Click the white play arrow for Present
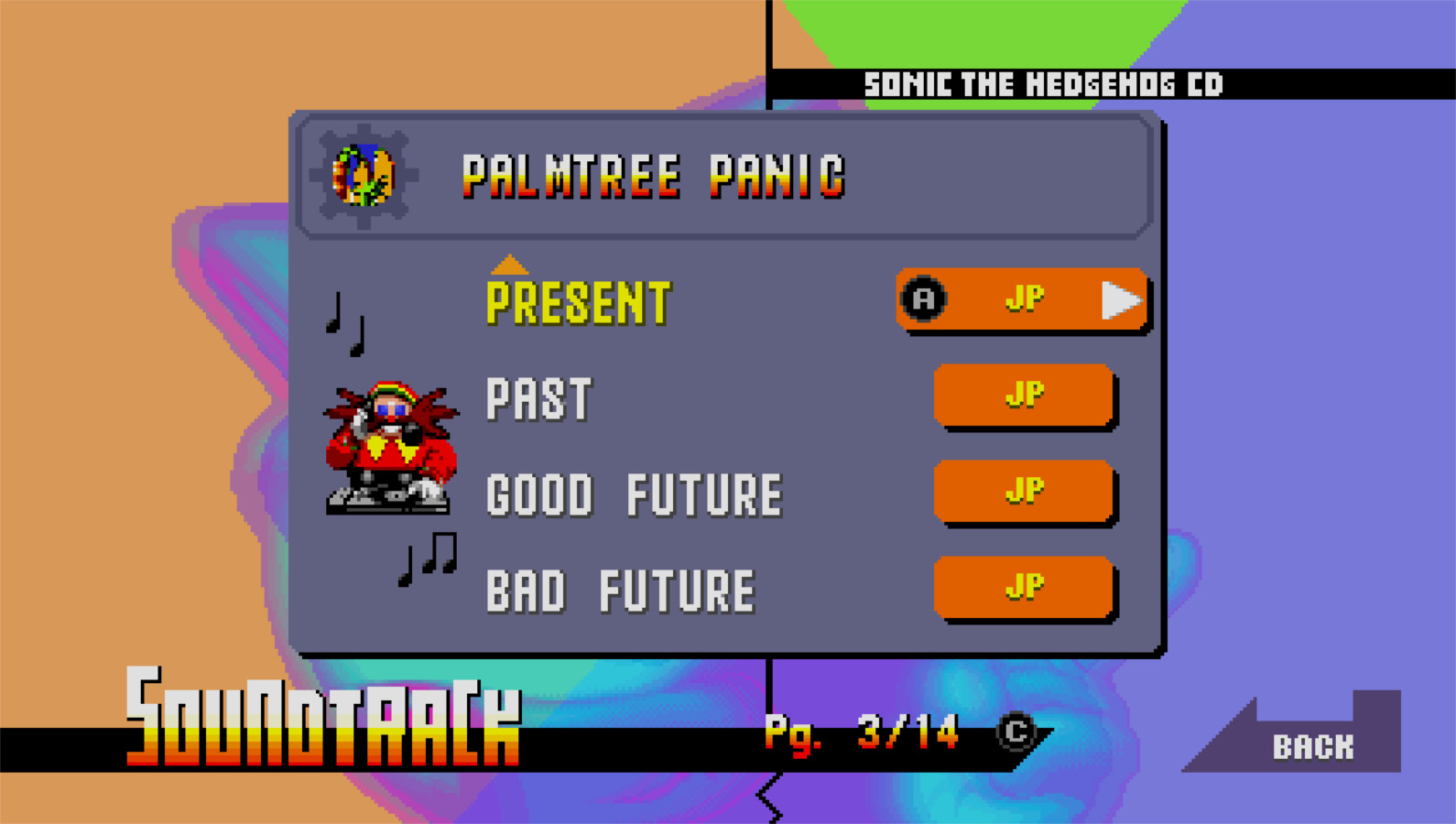Image resolution: width=1456 pixels, height=824 pixels. point(1121,298)
